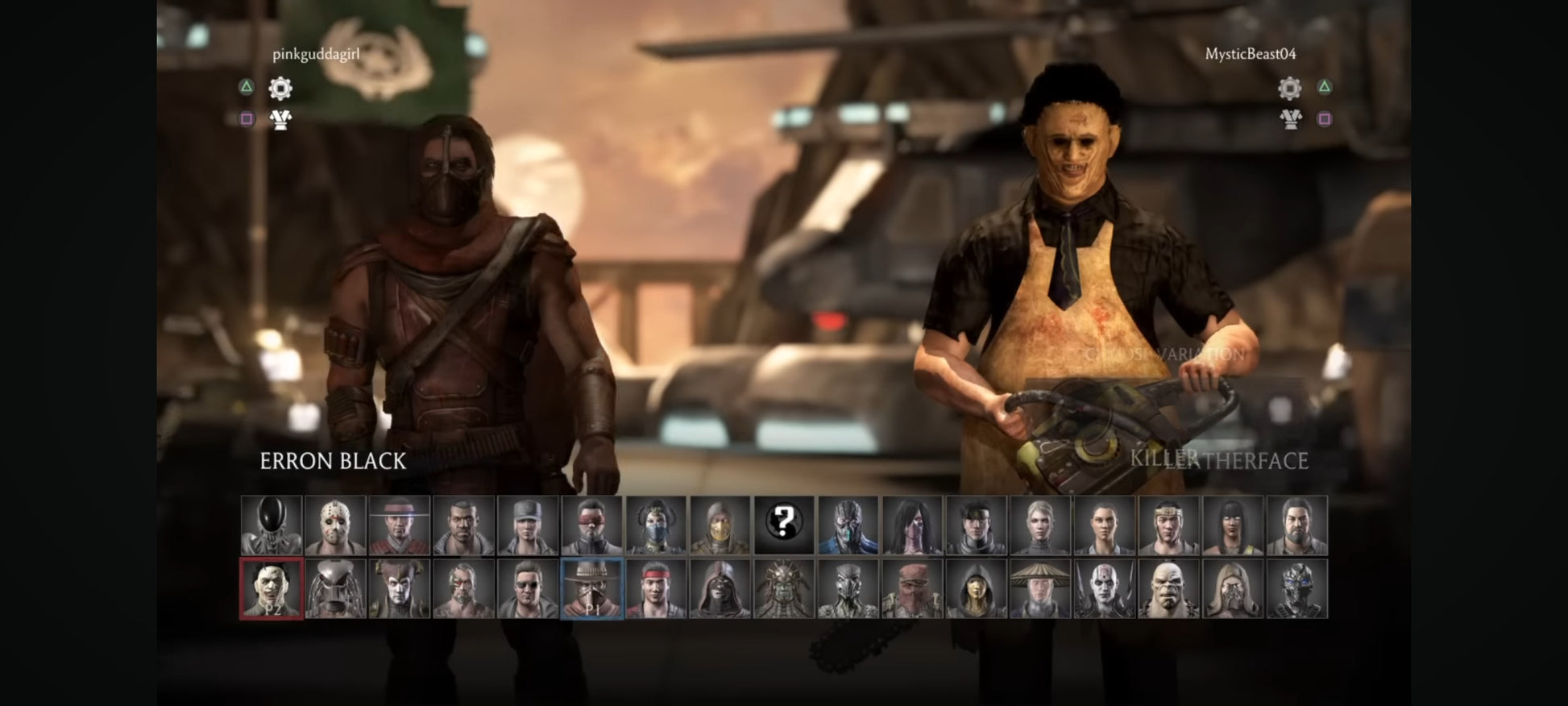Pick Kano with the red cybernetic eye
This screenshot has width=1568, height=706.
click(x=463, y=589)
